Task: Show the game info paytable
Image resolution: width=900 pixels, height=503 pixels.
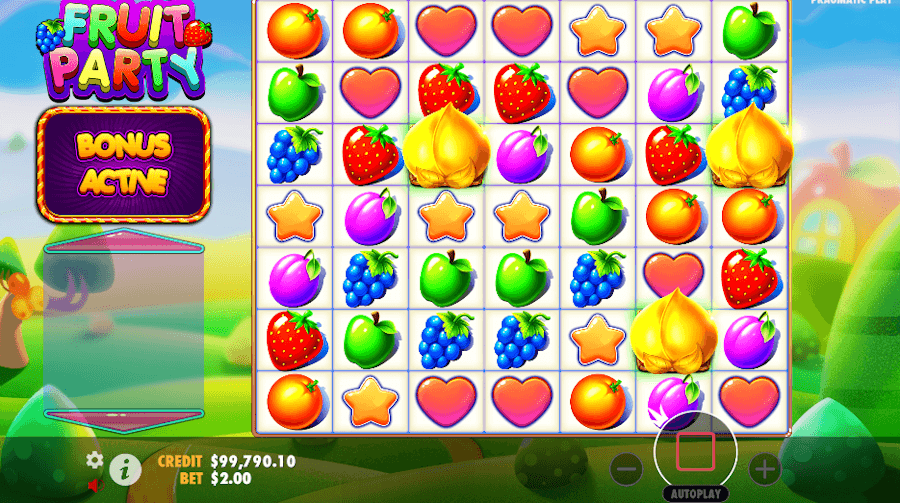Action: coord(124,466)
